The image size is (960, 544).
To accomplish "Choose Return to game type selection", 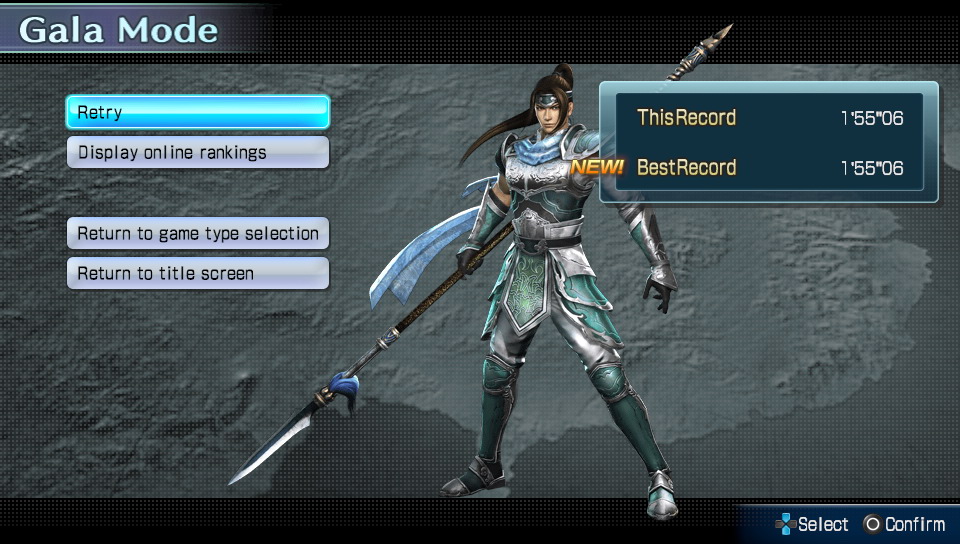I will 197,233.
